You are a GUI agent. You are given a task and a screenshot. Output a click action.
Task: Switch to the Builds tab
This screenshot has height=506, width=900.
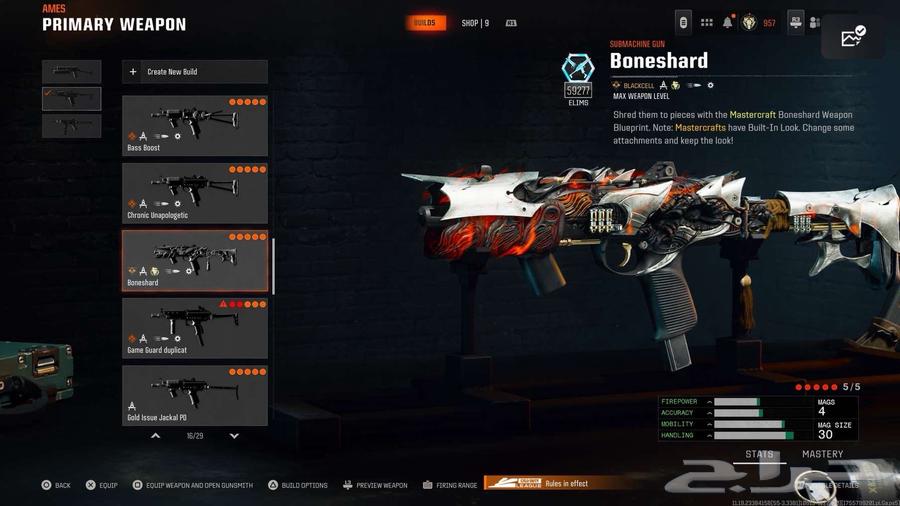(x=425, y=23)
